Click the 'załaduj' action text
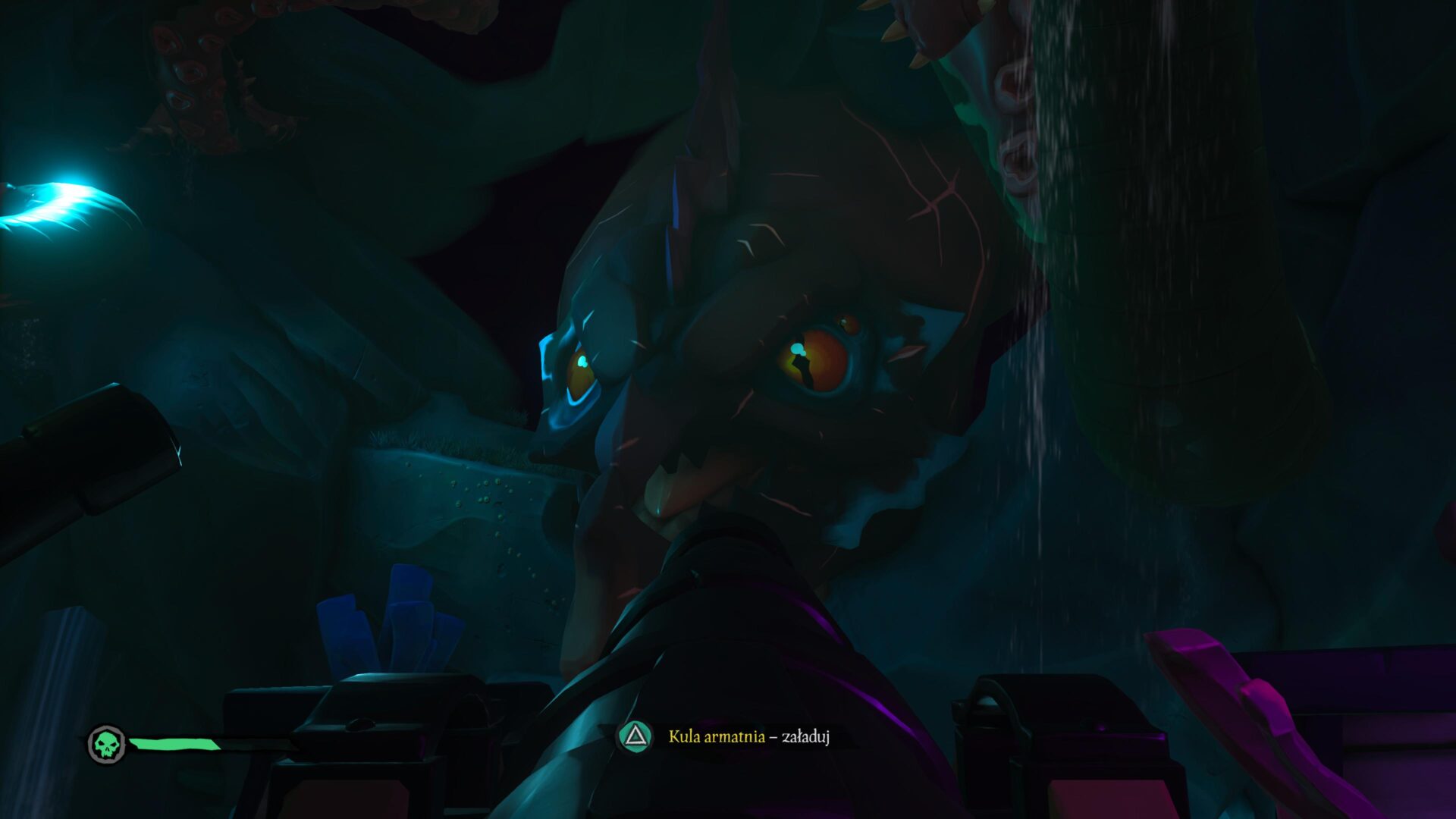 tap(808, 737)
